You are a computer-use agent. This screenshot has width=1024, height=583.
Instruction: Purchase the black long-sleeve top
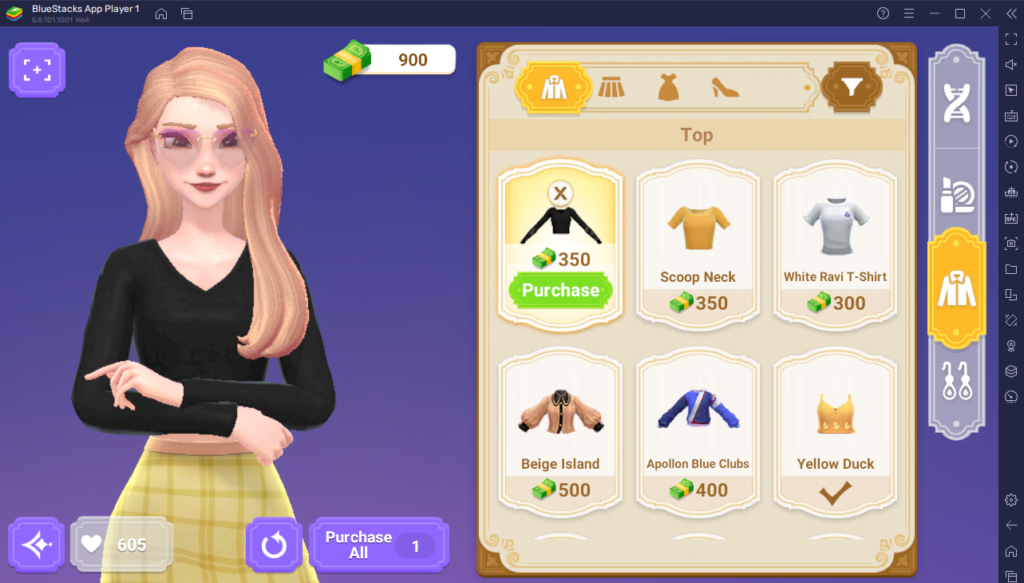[x=560, y=290]
